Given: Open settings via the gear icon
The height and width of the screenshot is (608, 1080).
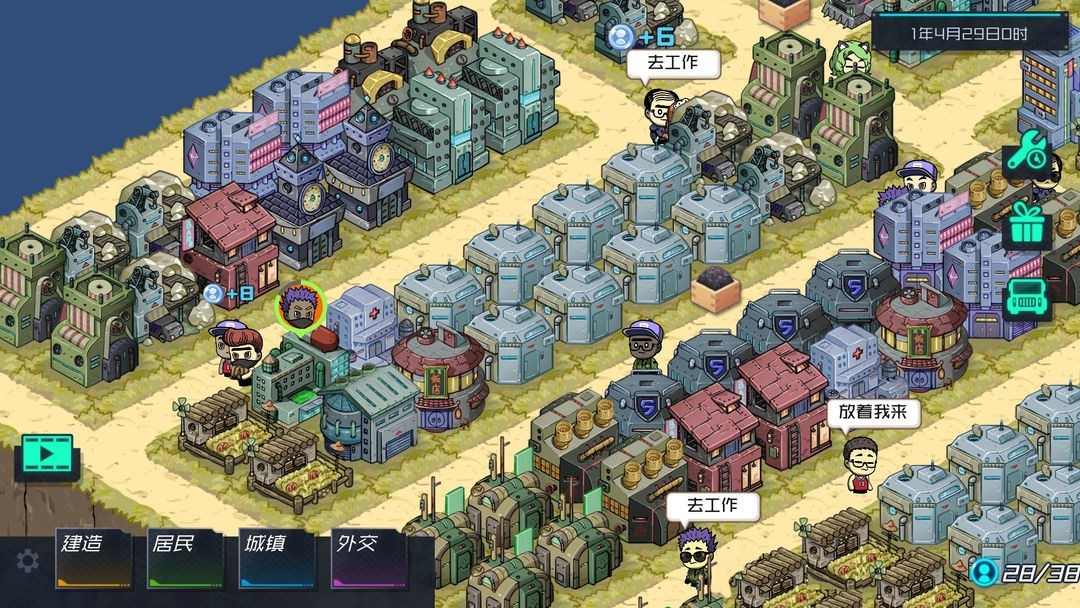Looking at the screenshot, I should click(28, 561).
